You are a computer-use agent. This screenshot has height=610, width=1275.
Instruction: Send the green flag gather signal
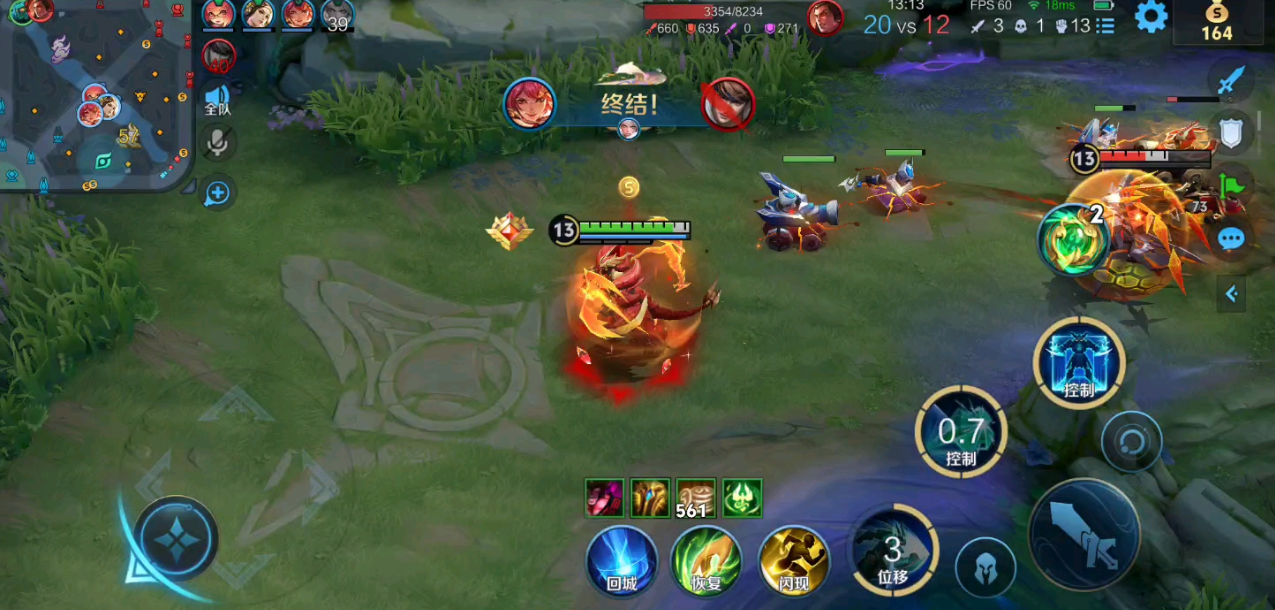coord(1232,184)
